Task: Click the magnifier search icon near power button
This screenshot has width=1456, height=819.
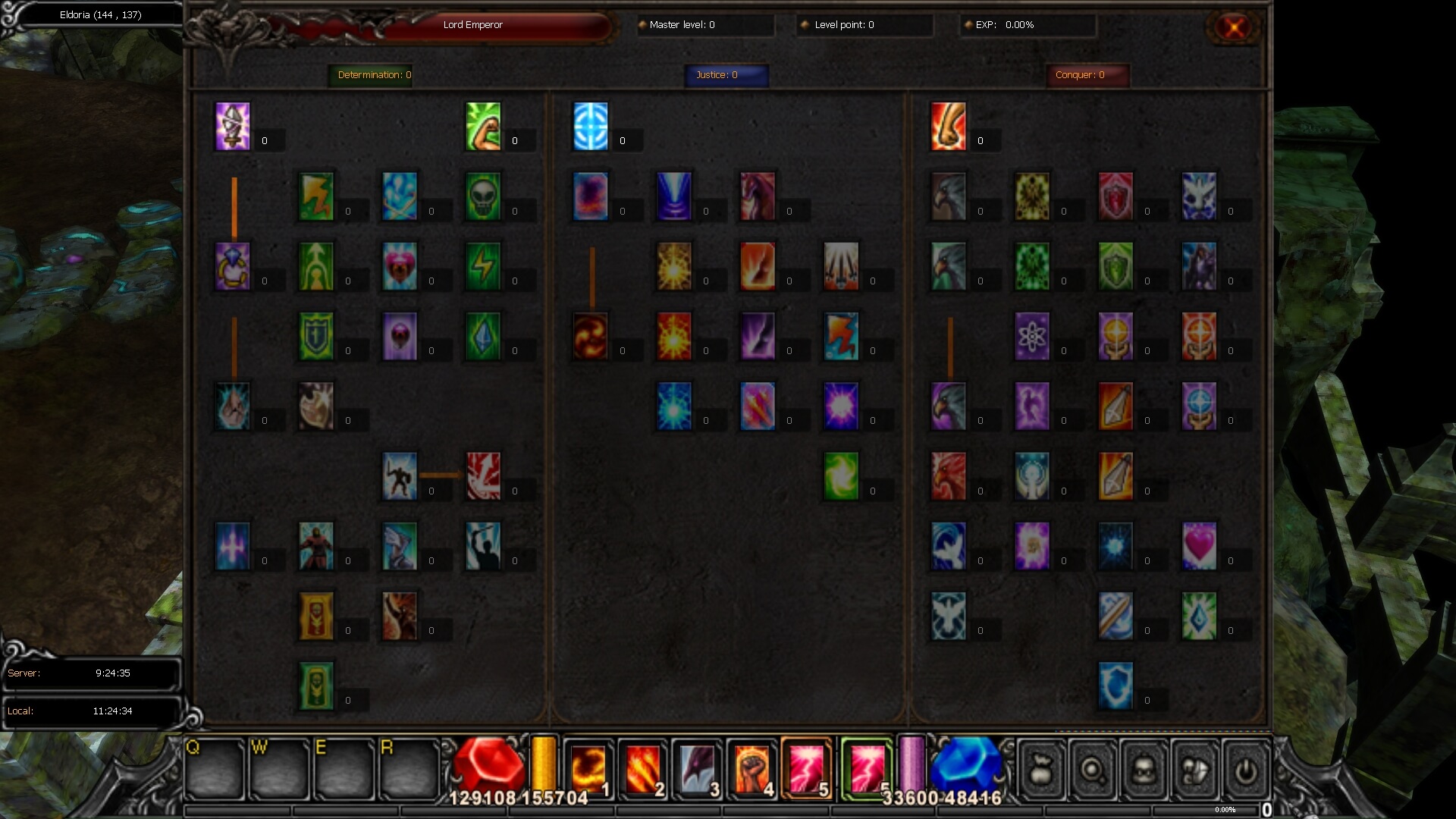Action: pos(1092,770)
